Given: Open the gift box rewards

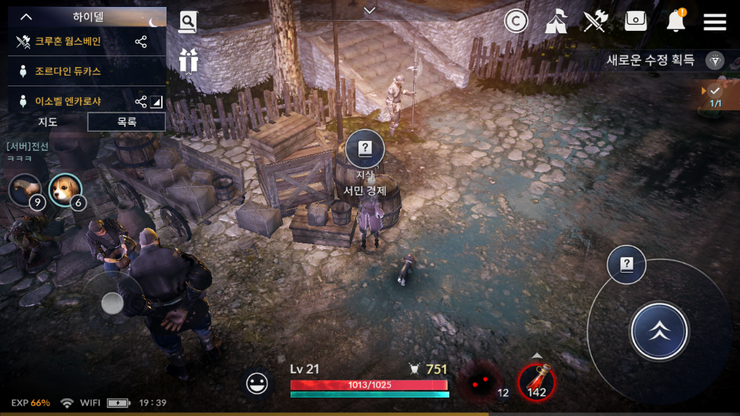Looking at the screenshot, I should (x=188, y=60).
